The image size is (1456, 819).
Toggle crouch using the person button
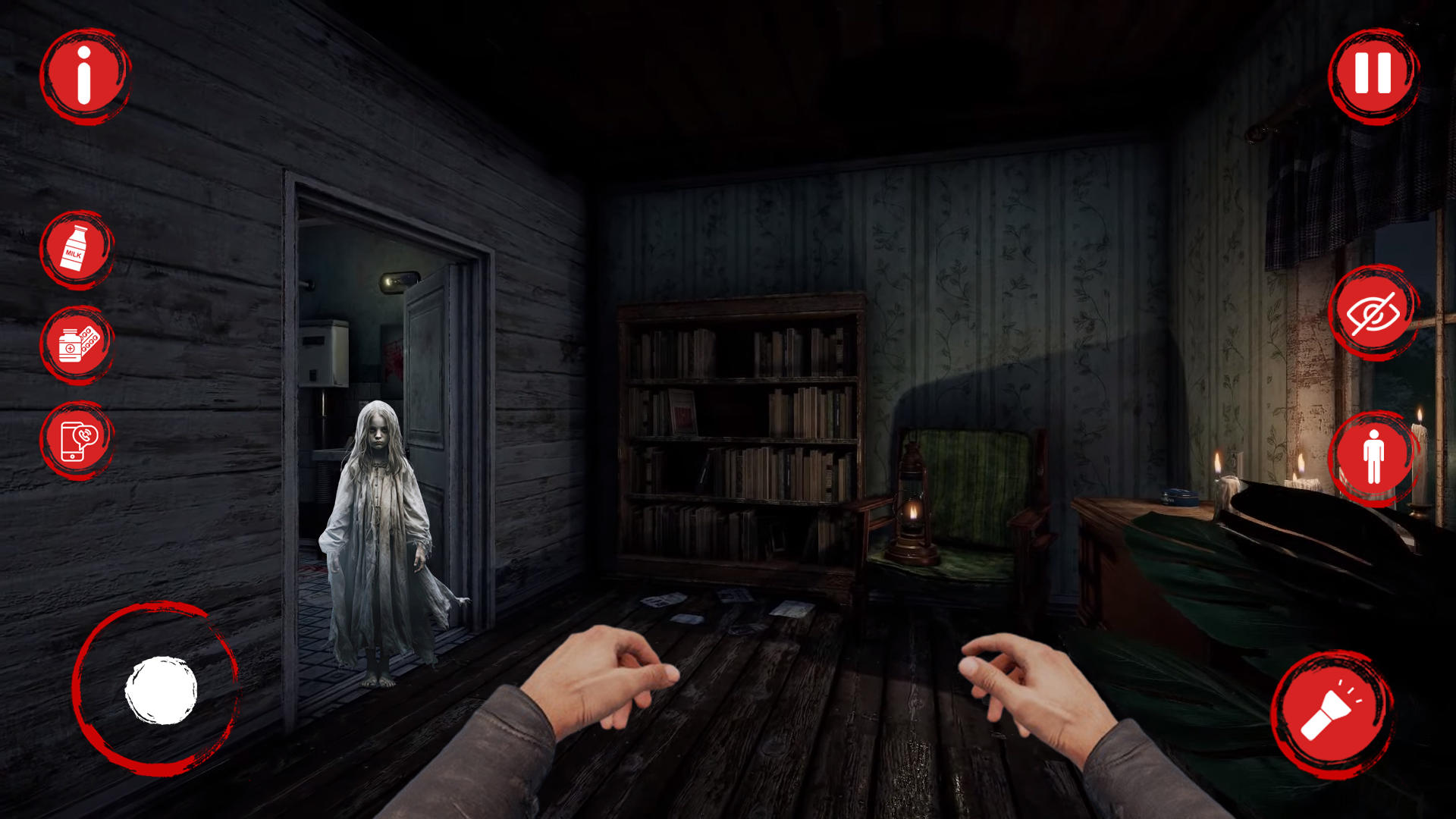(x=1374, y=456)
